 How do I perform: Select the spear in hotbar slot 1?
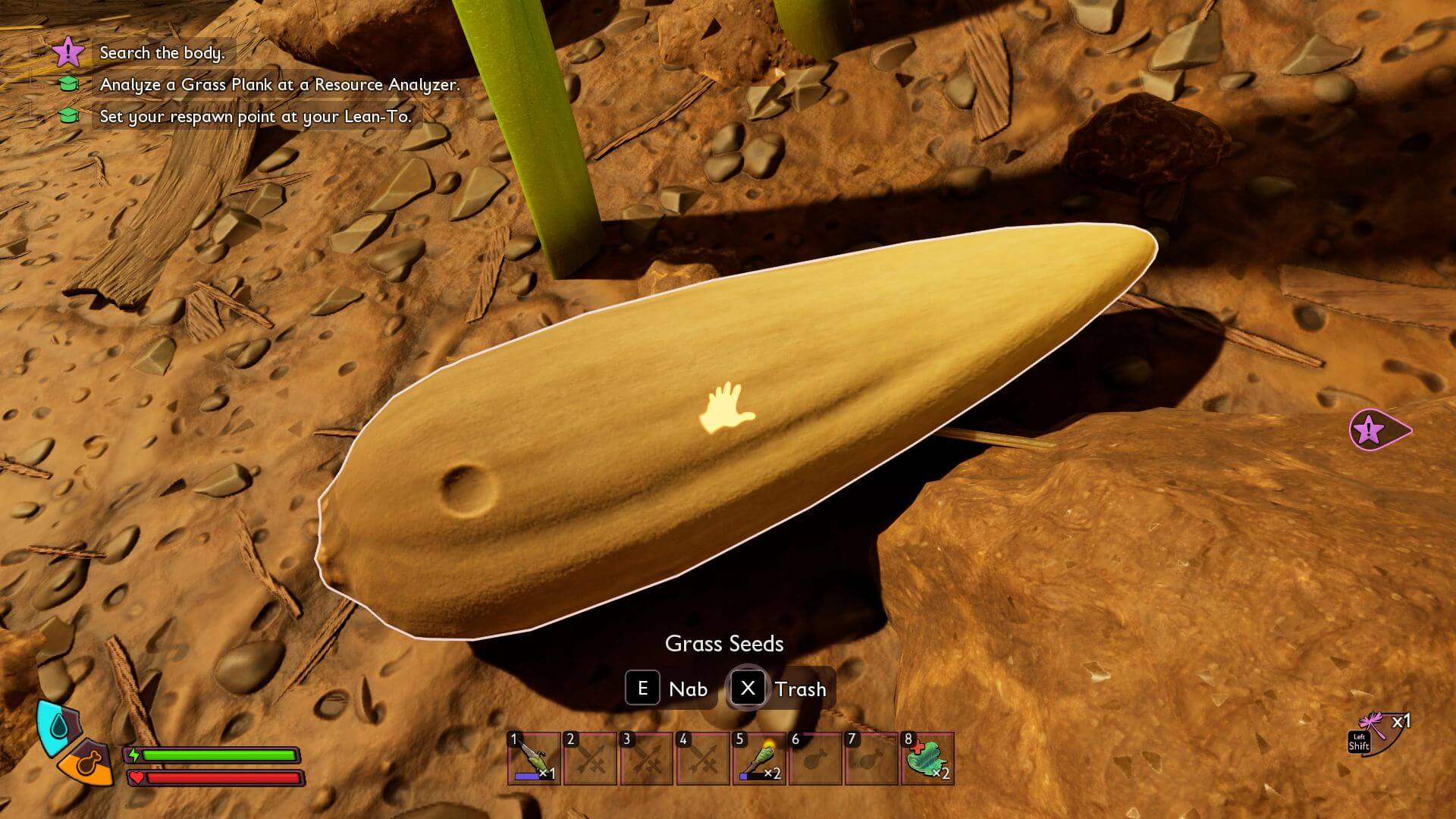pos(534,758)
